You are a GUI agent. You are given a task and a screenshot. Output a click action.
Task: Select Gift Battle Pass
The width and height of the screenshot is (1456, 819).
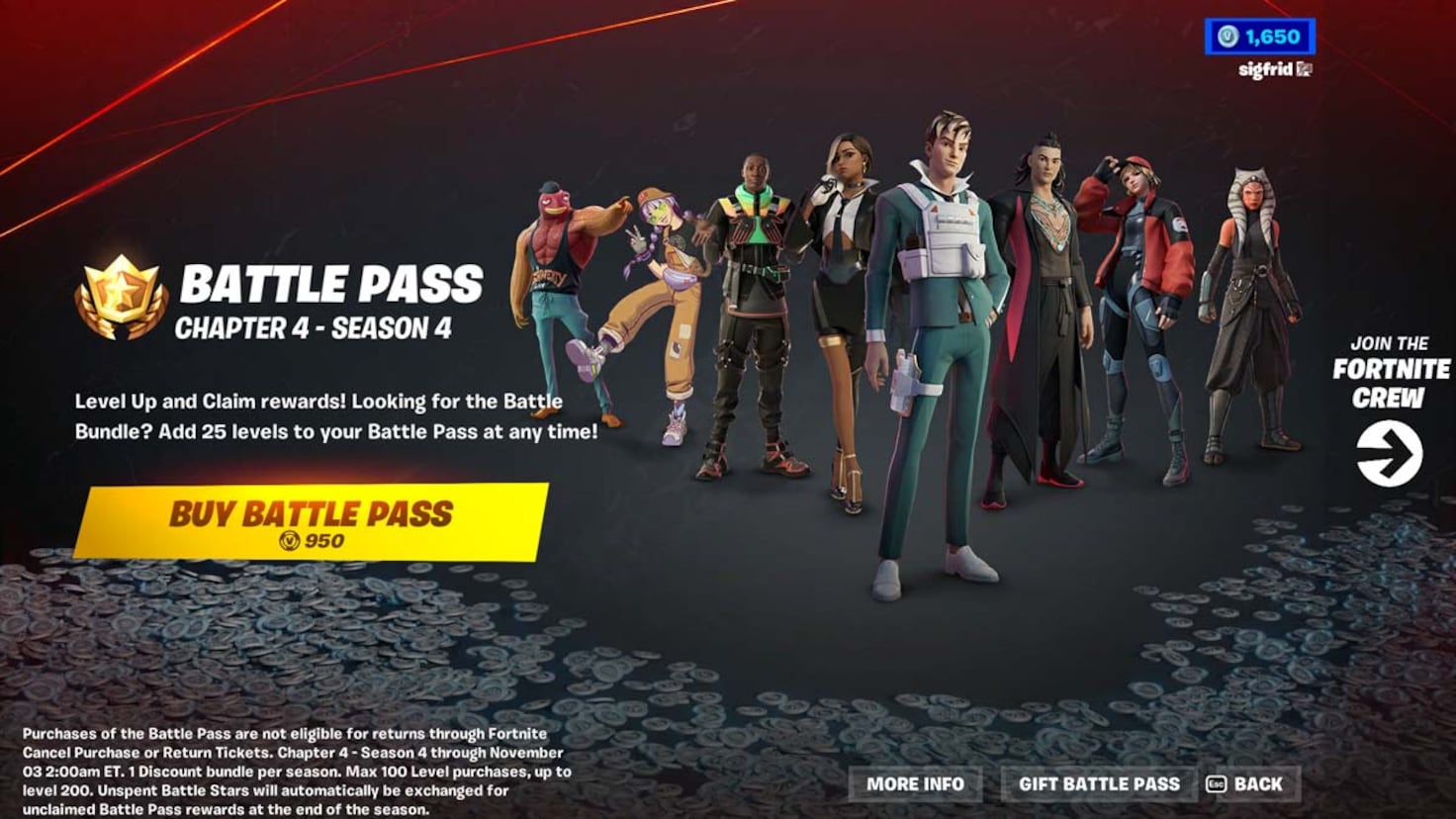pos(1101,783)
